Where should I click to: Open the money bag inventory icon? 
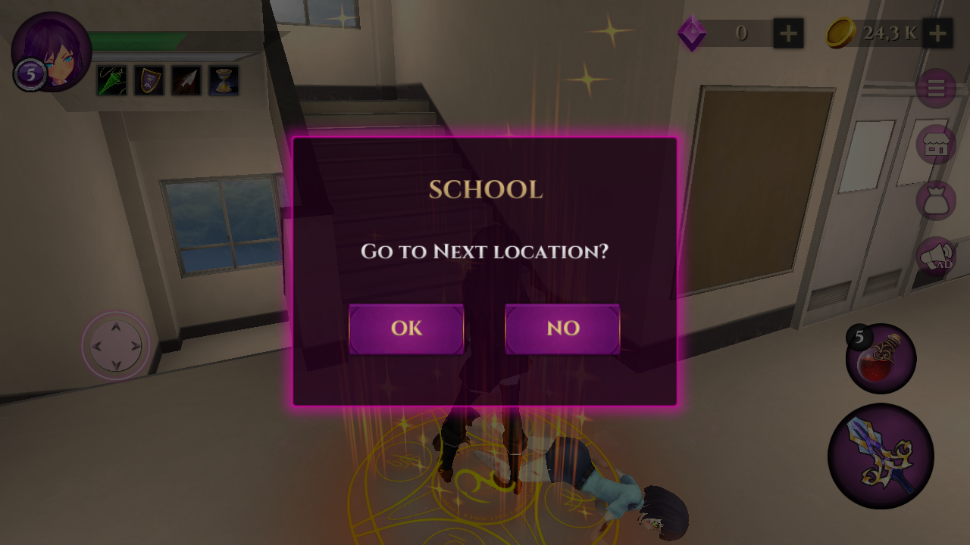tap(936, 199)
